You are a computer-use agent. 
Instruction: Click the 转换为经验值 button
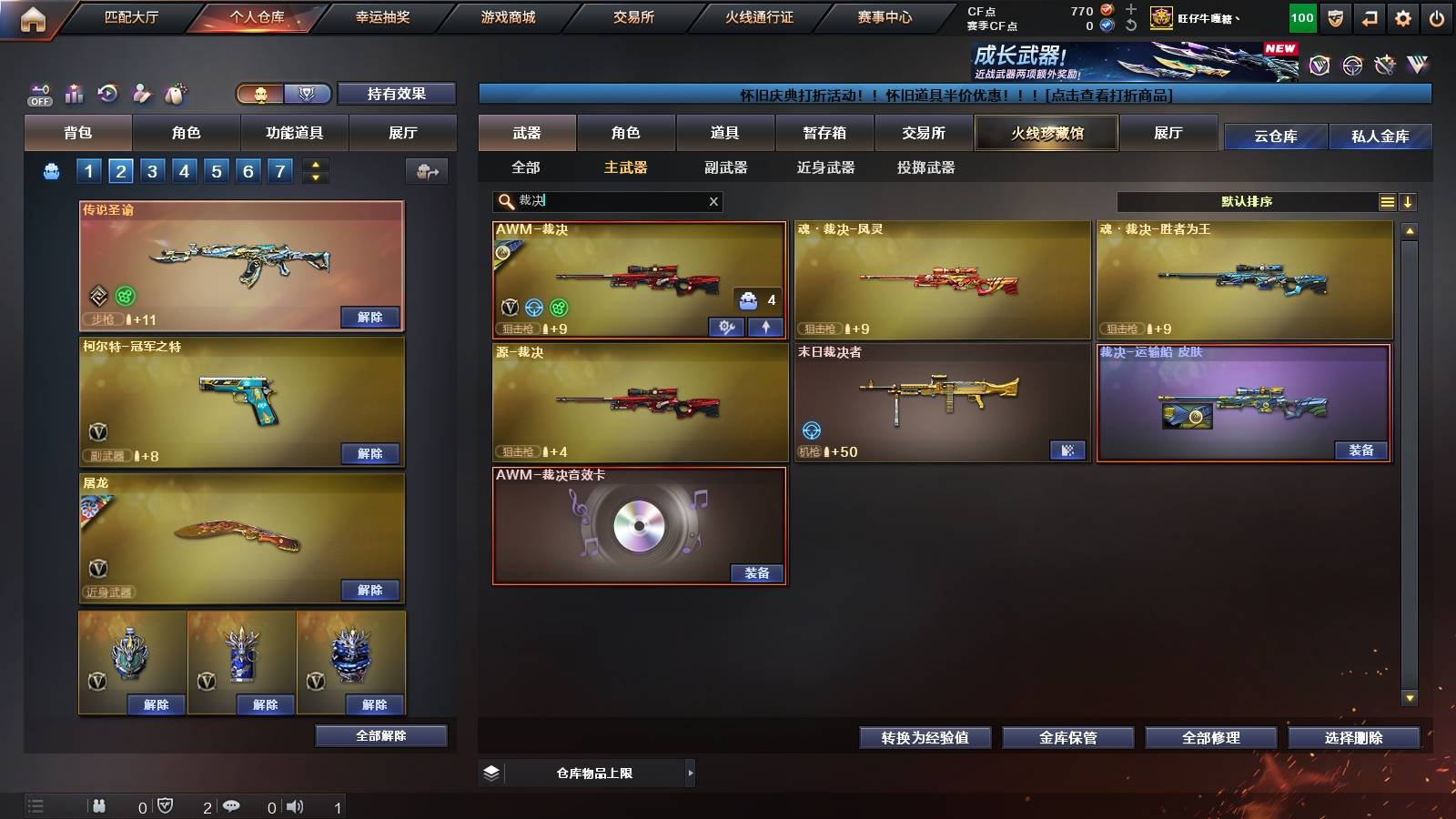[925, 738]
